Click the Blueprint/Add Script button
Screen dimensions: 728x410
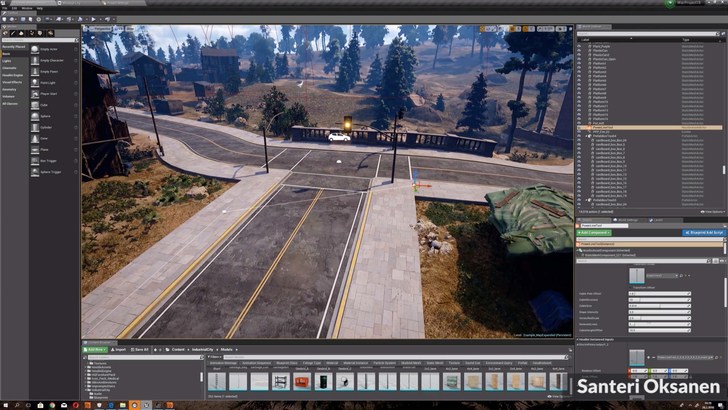pyautogui.click(x=705, y=232)
